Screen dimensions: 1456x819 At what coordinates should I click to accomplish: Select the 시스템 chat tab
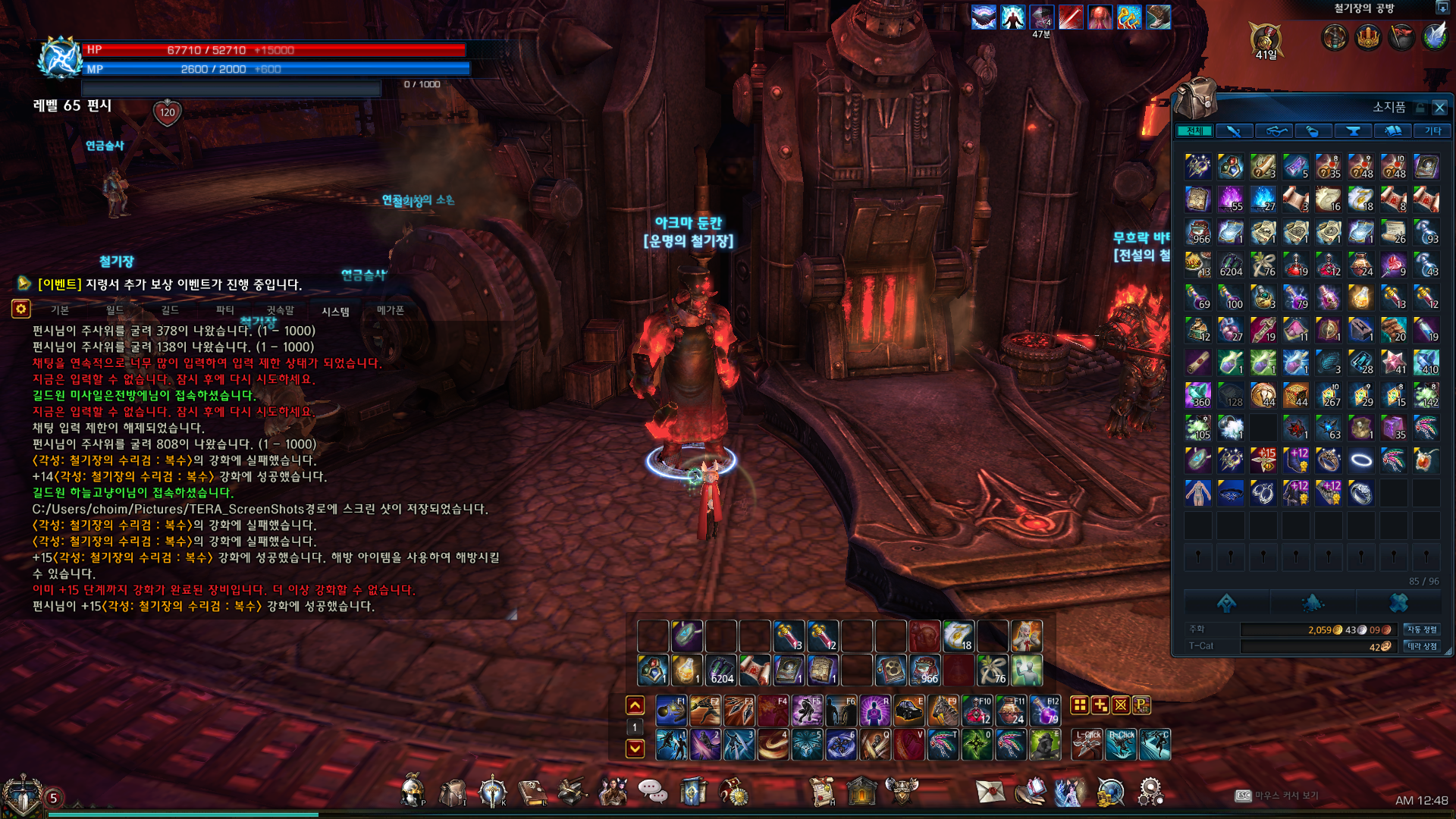coord(335,311)
